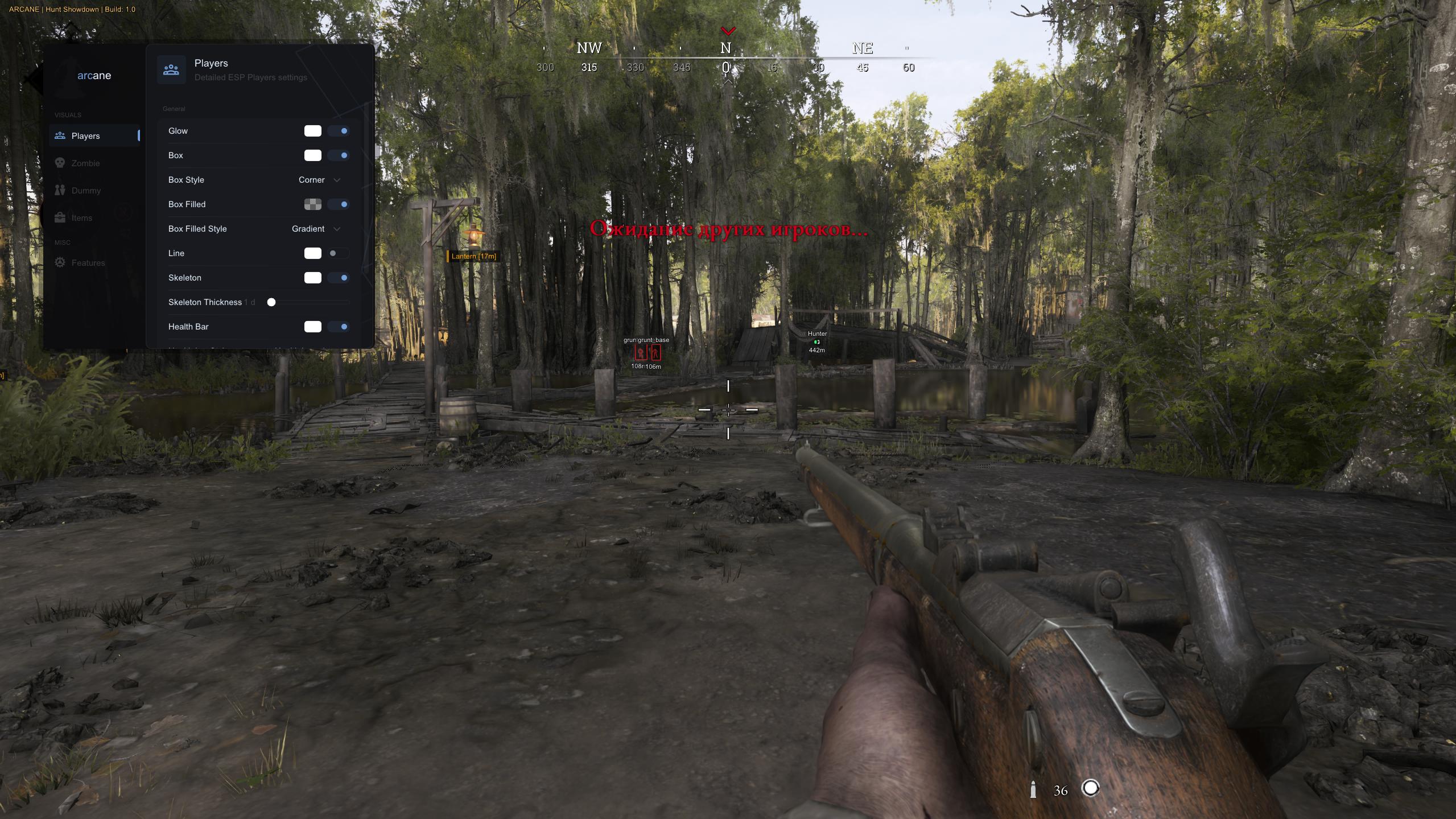Click the ammo info icon near the counter

(1032, 789)
